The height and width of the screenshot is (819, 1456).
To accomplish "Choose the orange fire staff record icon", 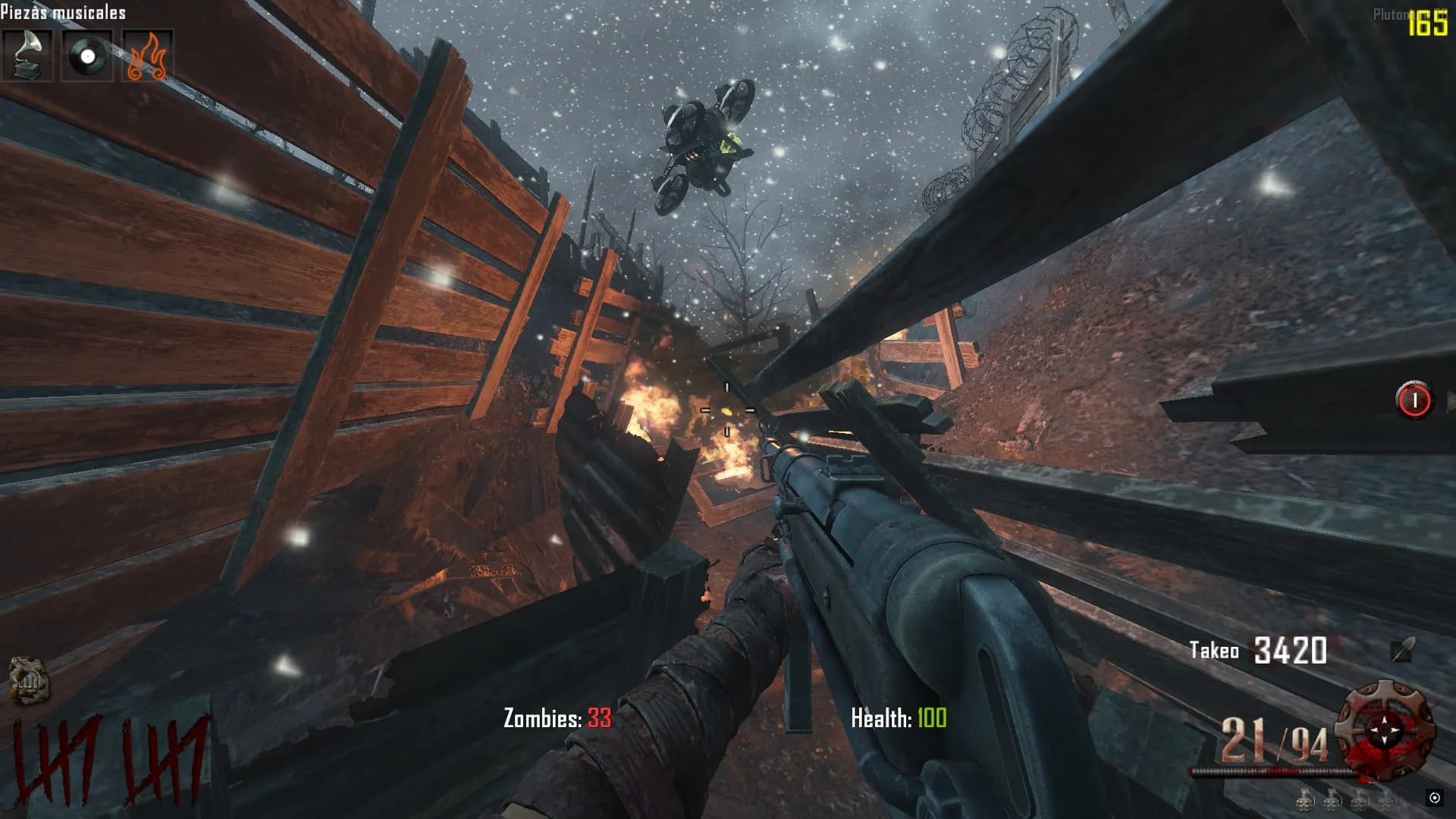I will pos(147,55).
